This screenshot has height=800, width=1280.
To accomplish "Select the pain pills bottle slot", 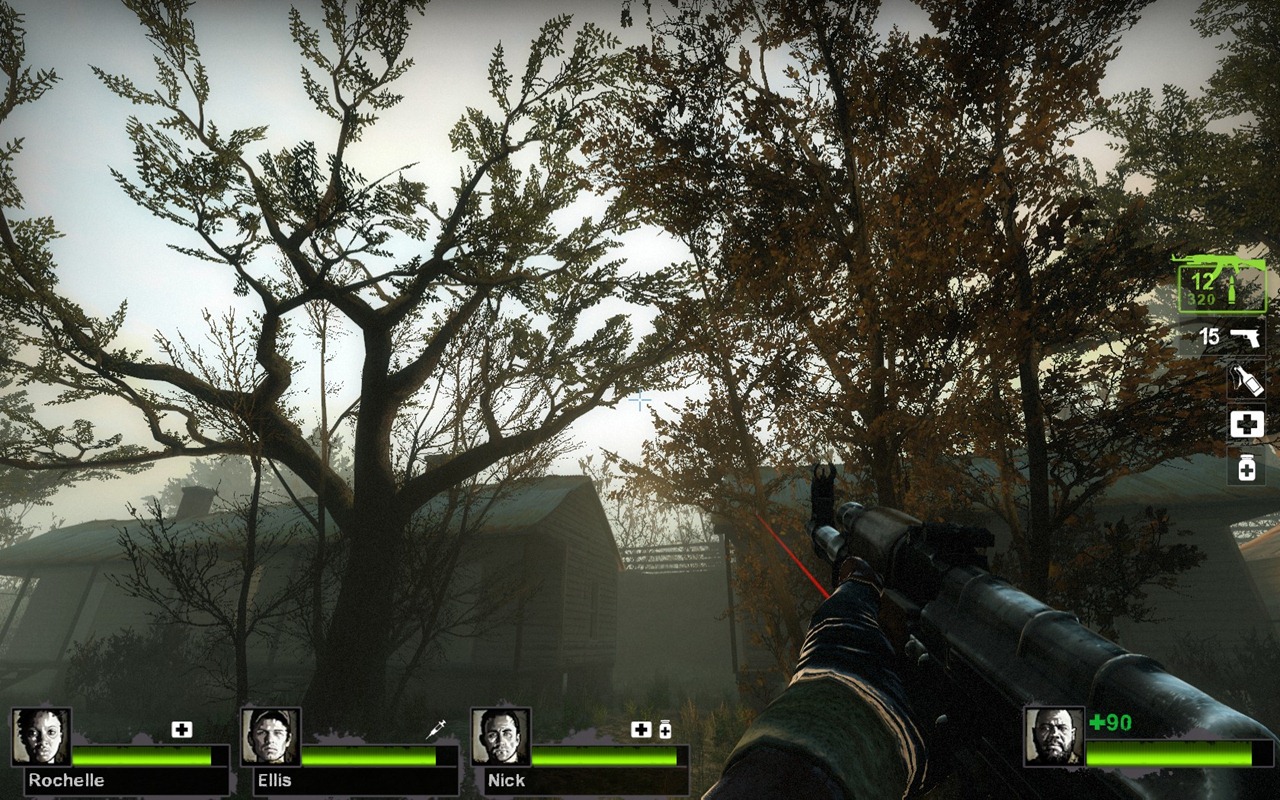I will (x=1246, y=467).
